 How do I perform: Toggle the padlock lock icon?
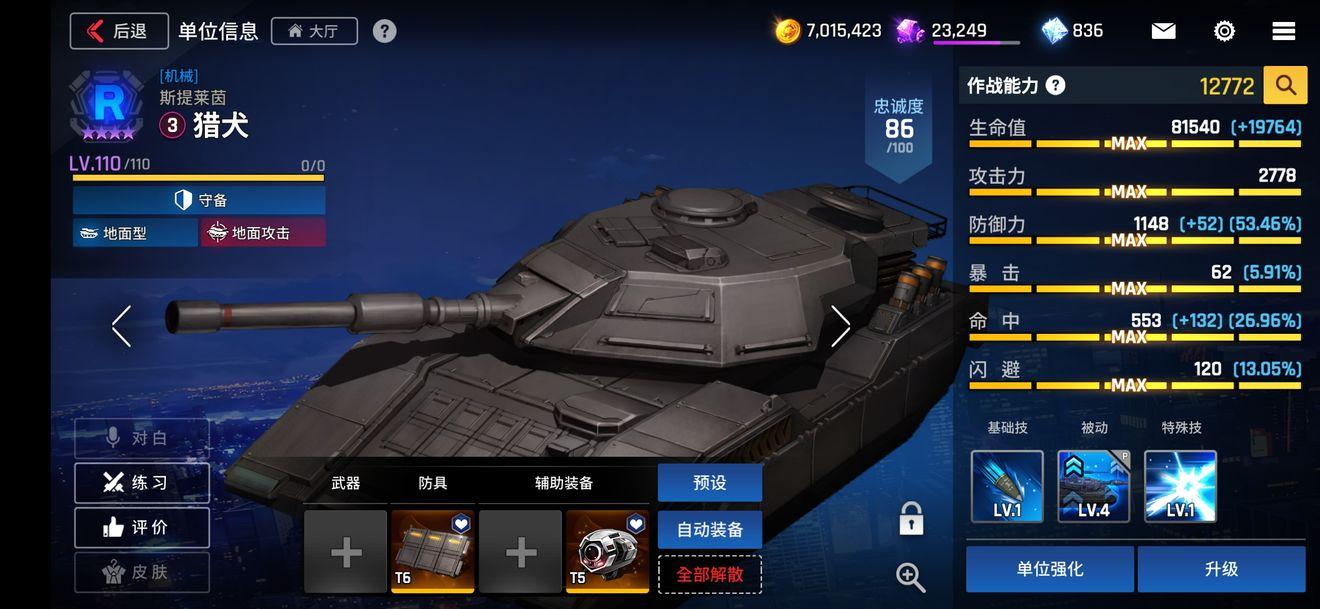pyautogui.click(x=910, y=519)
